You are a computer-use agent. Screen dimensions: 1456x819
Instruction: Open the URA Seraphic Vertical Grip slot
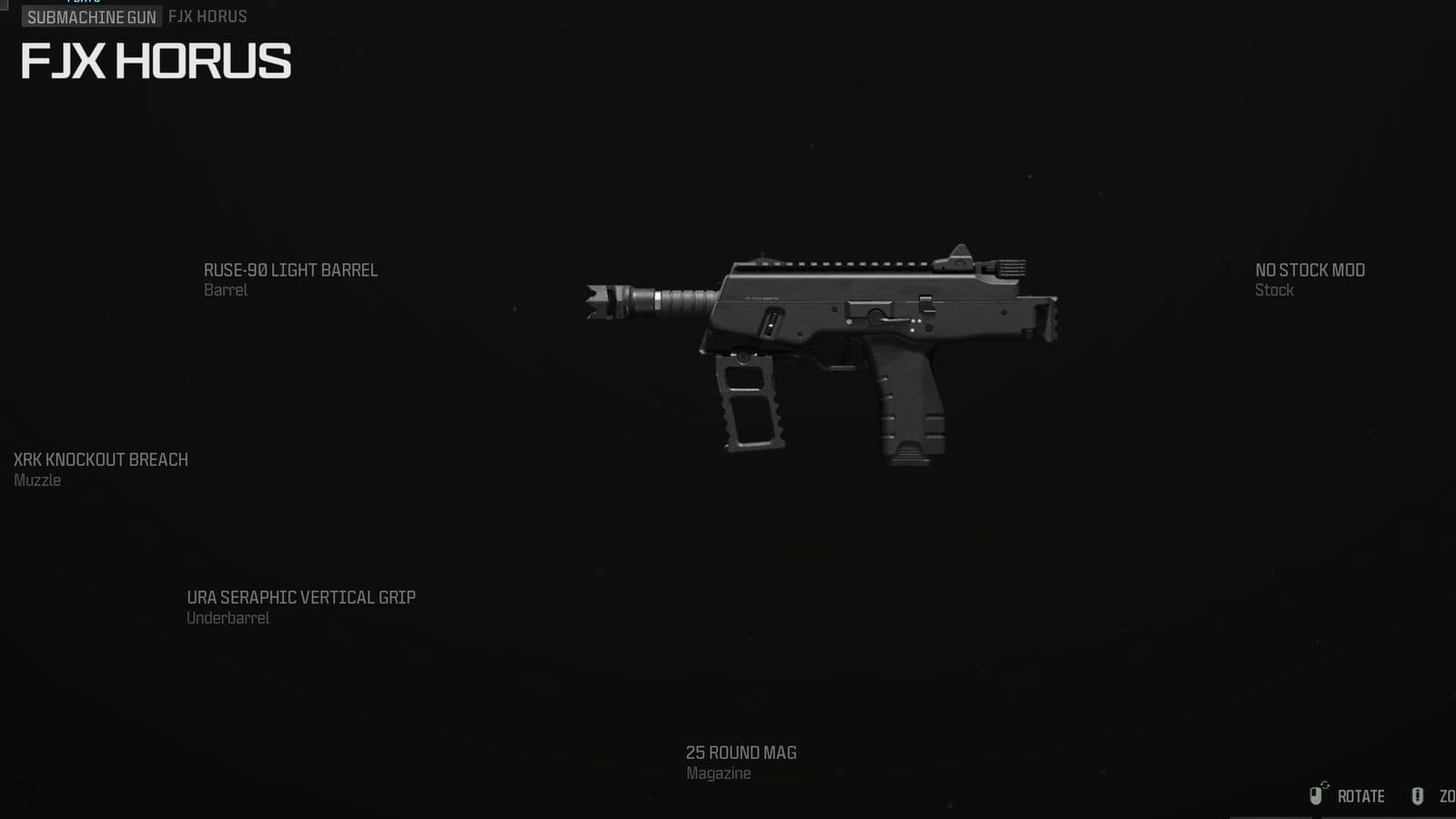click(x=299, y=597)
